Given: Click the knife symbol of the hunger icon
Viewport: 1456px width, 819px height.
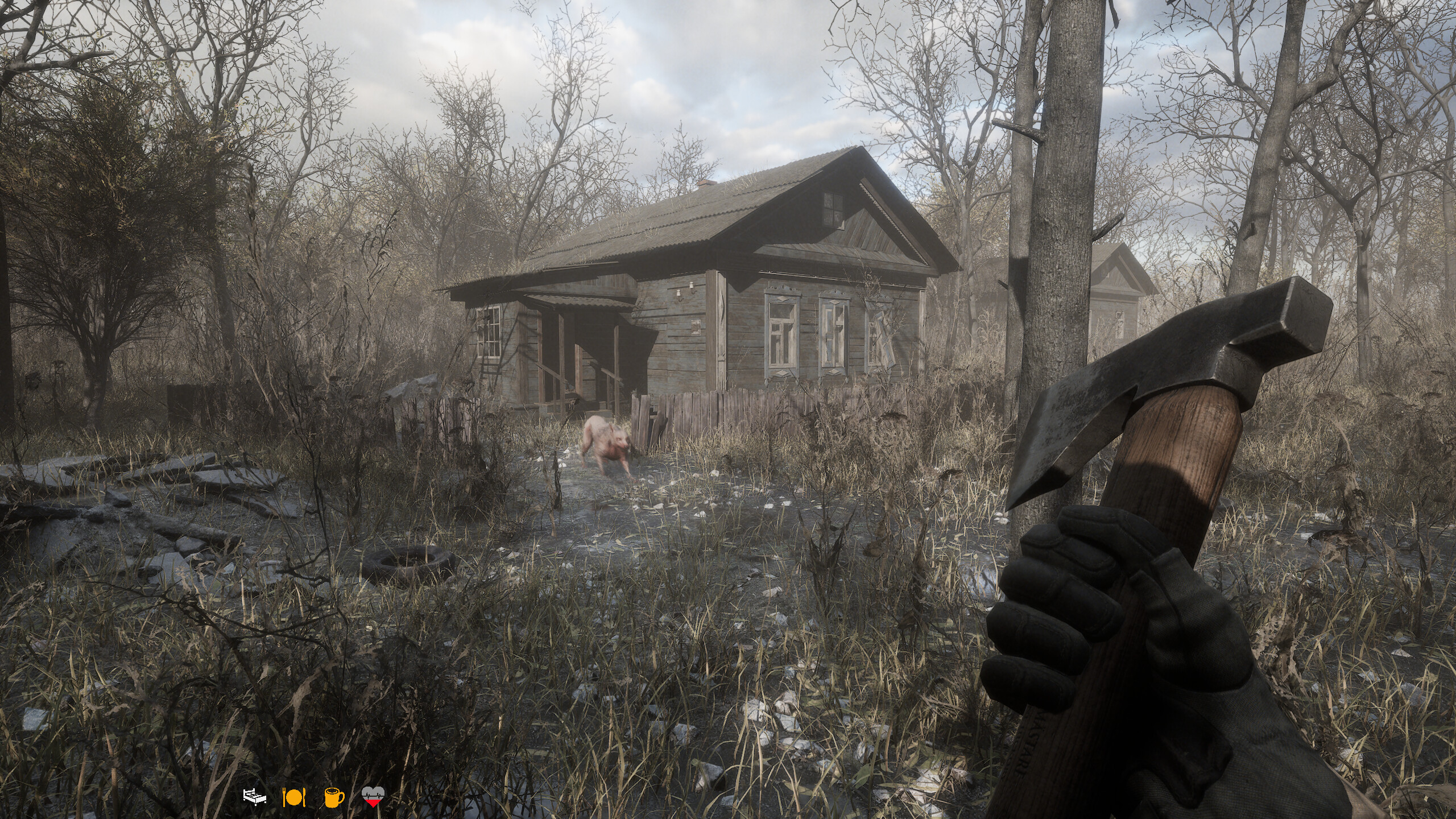Looking at the screenshot, I should coord(304,798).
